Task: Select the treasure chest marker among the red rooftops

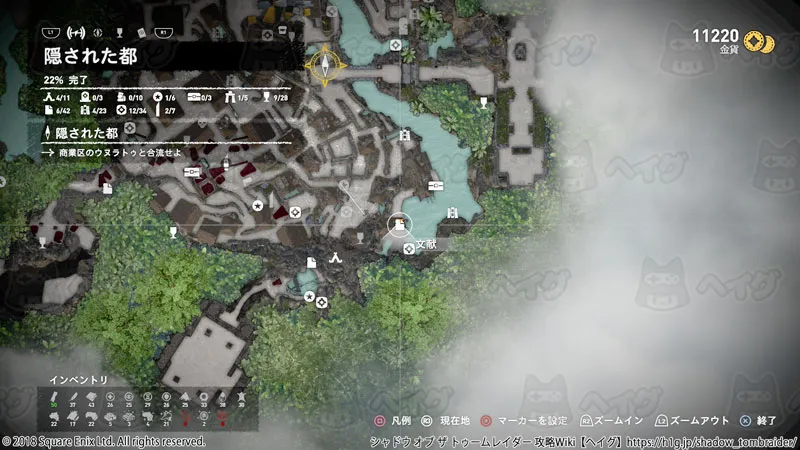Action: point(192,172)
